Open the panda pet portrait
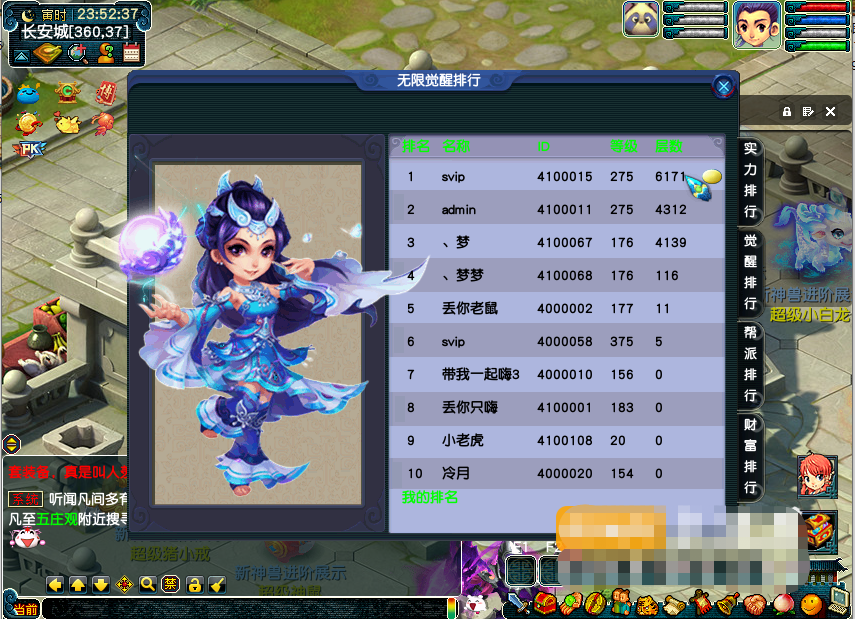The image size is (856, 619). 641,19
